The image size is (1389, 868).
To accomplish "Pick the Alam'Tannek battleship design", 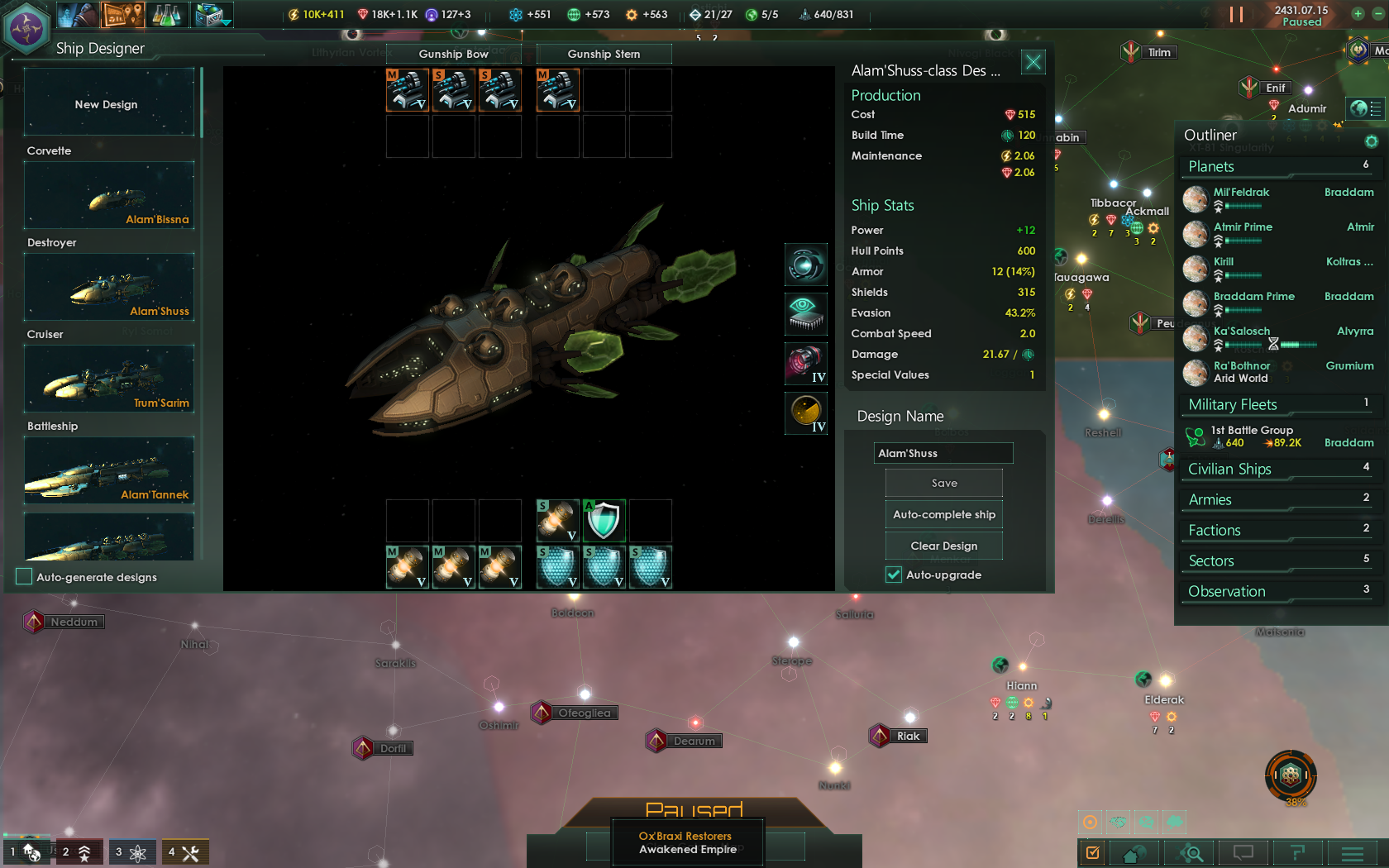I will pyautogui.click(x=109, y=471).
